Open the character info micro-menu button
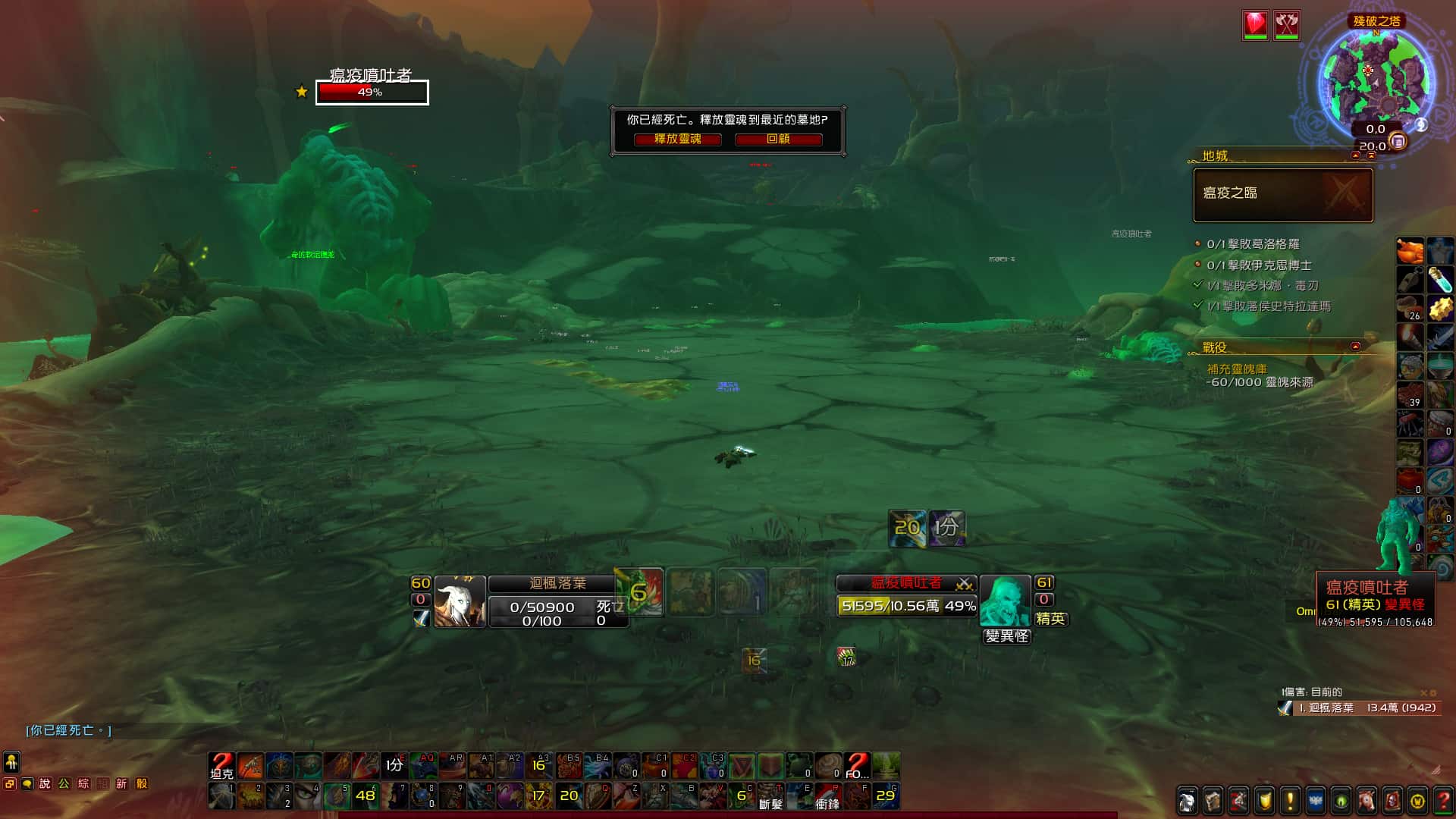The width and height of the screenshot is (1456, 819). [x=1188, y=801]
